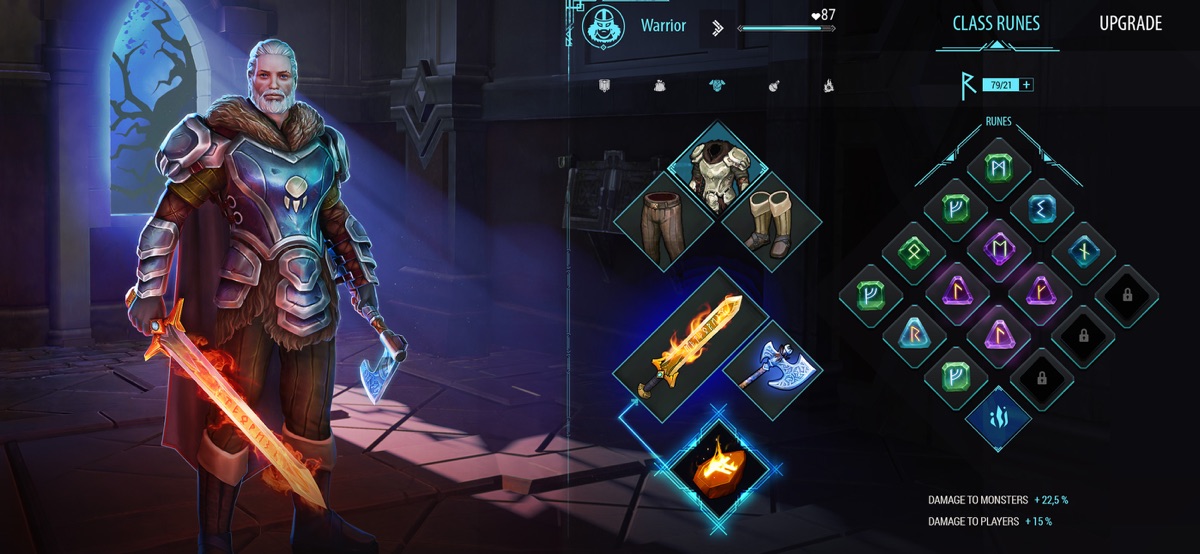Switch to the Upgrade tab

(x=1130, y=24)
